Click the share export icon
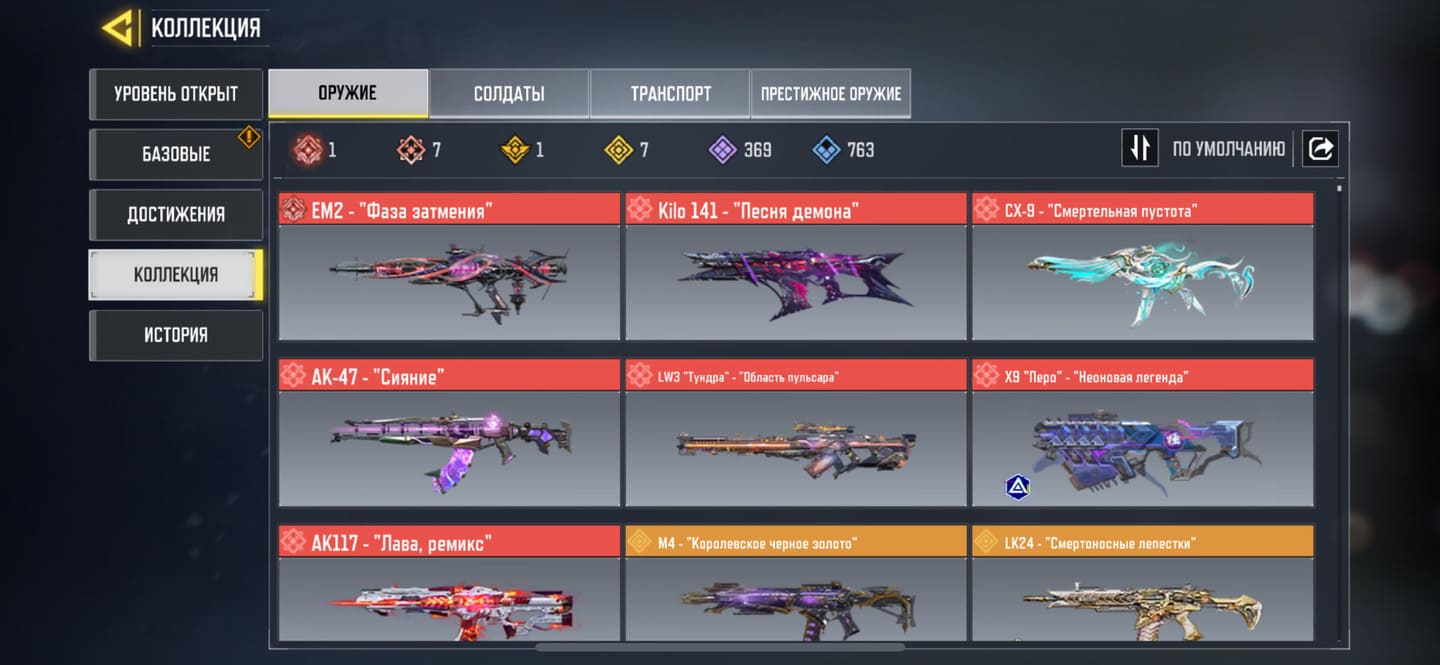 (x=1320, y=149)
